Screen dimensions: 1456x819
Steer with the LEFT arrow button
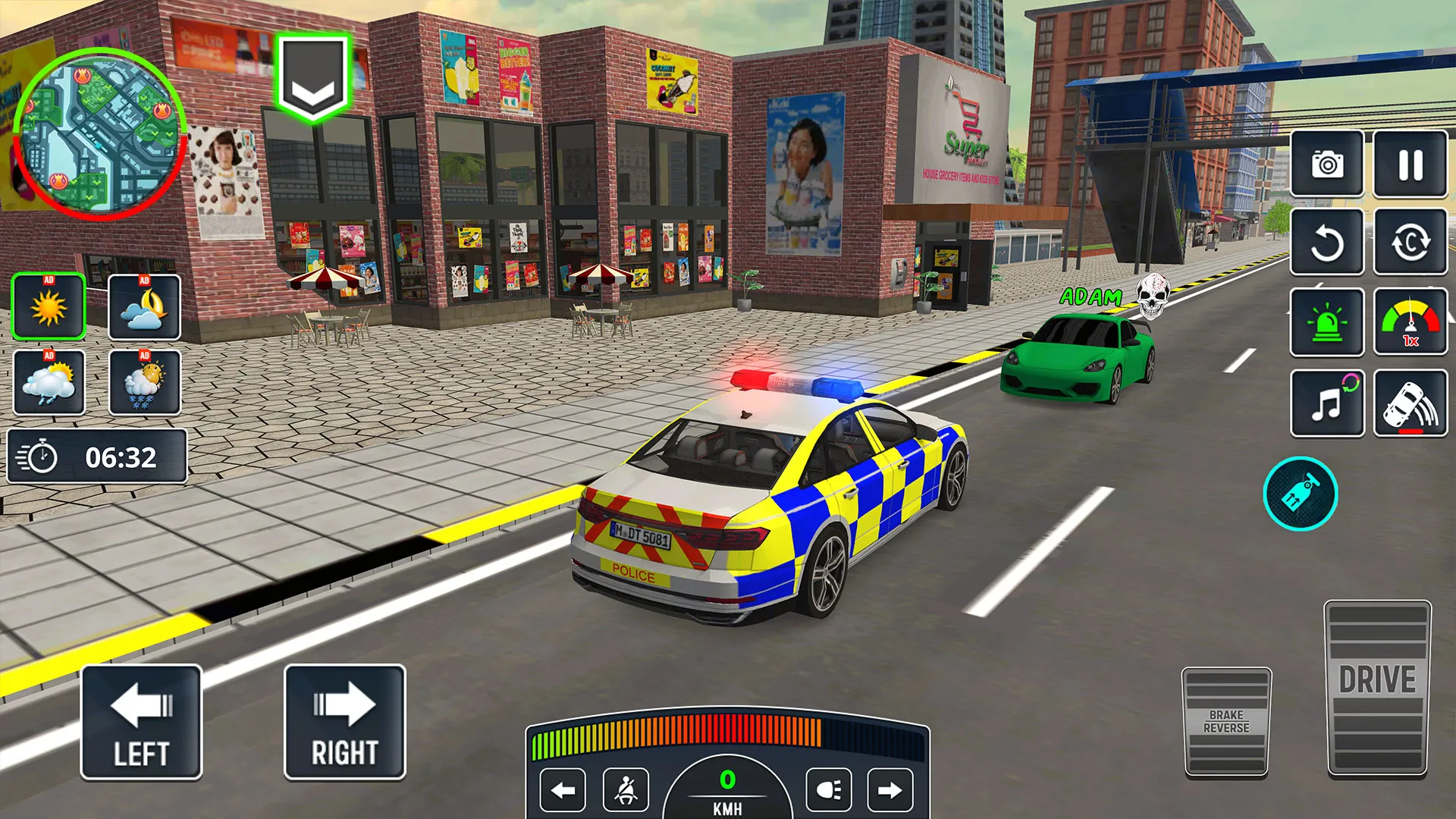[x=141, y=723]
